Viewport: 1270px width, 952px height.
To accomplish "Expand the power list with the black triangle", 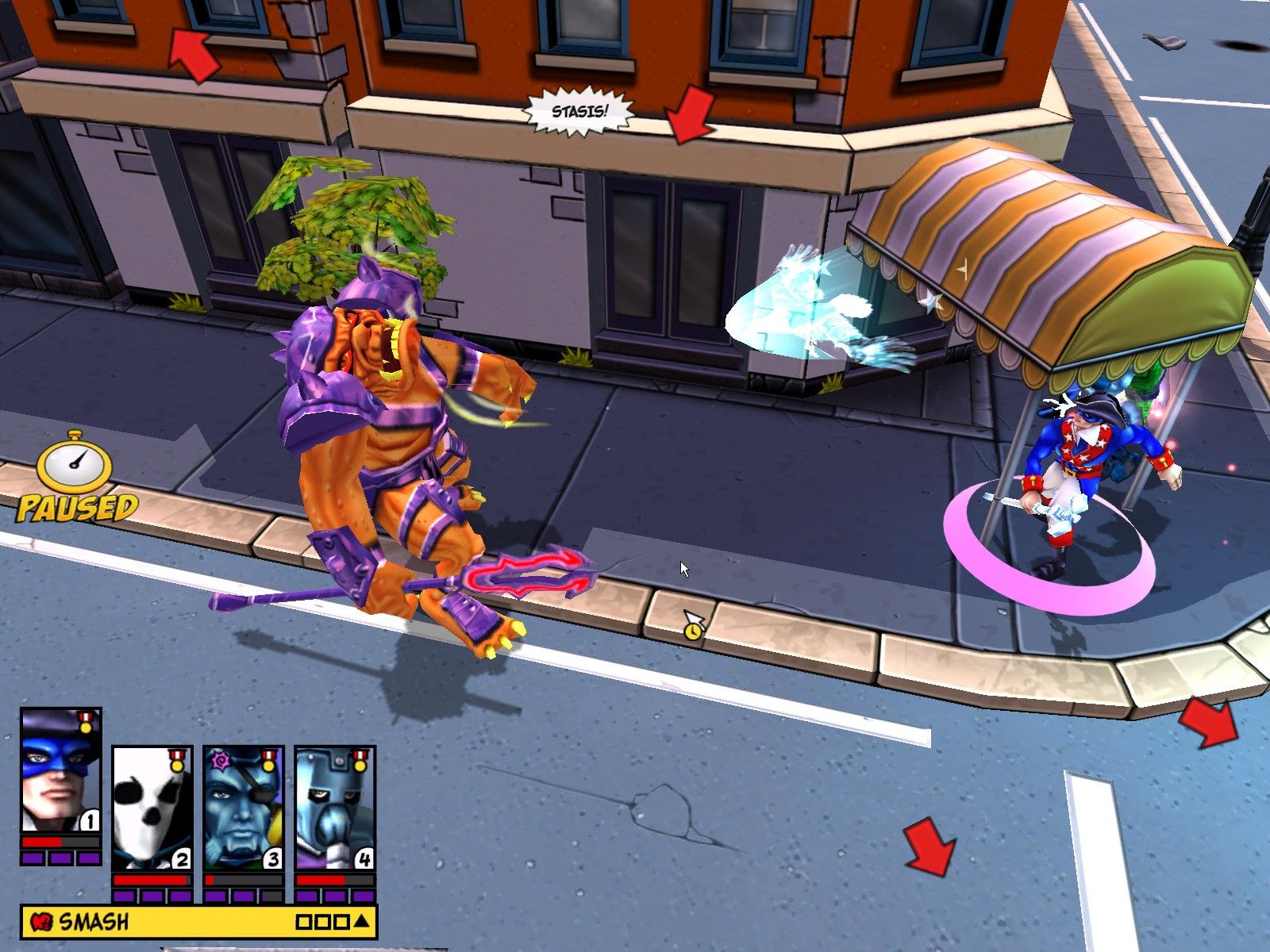I will click(361, 922).
